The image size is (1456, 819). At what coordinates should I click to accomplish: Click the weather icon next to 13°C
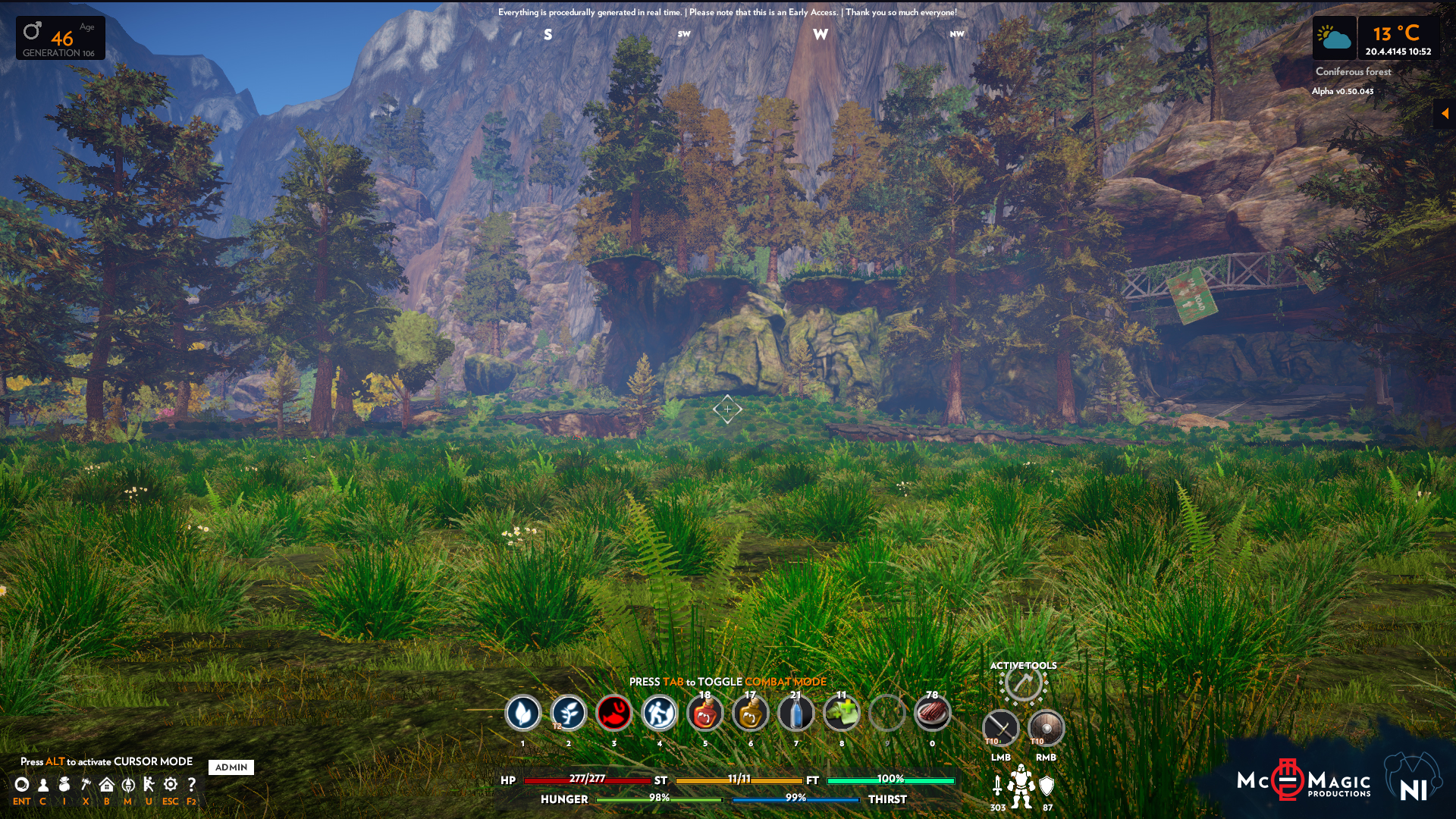point(1335,38)
